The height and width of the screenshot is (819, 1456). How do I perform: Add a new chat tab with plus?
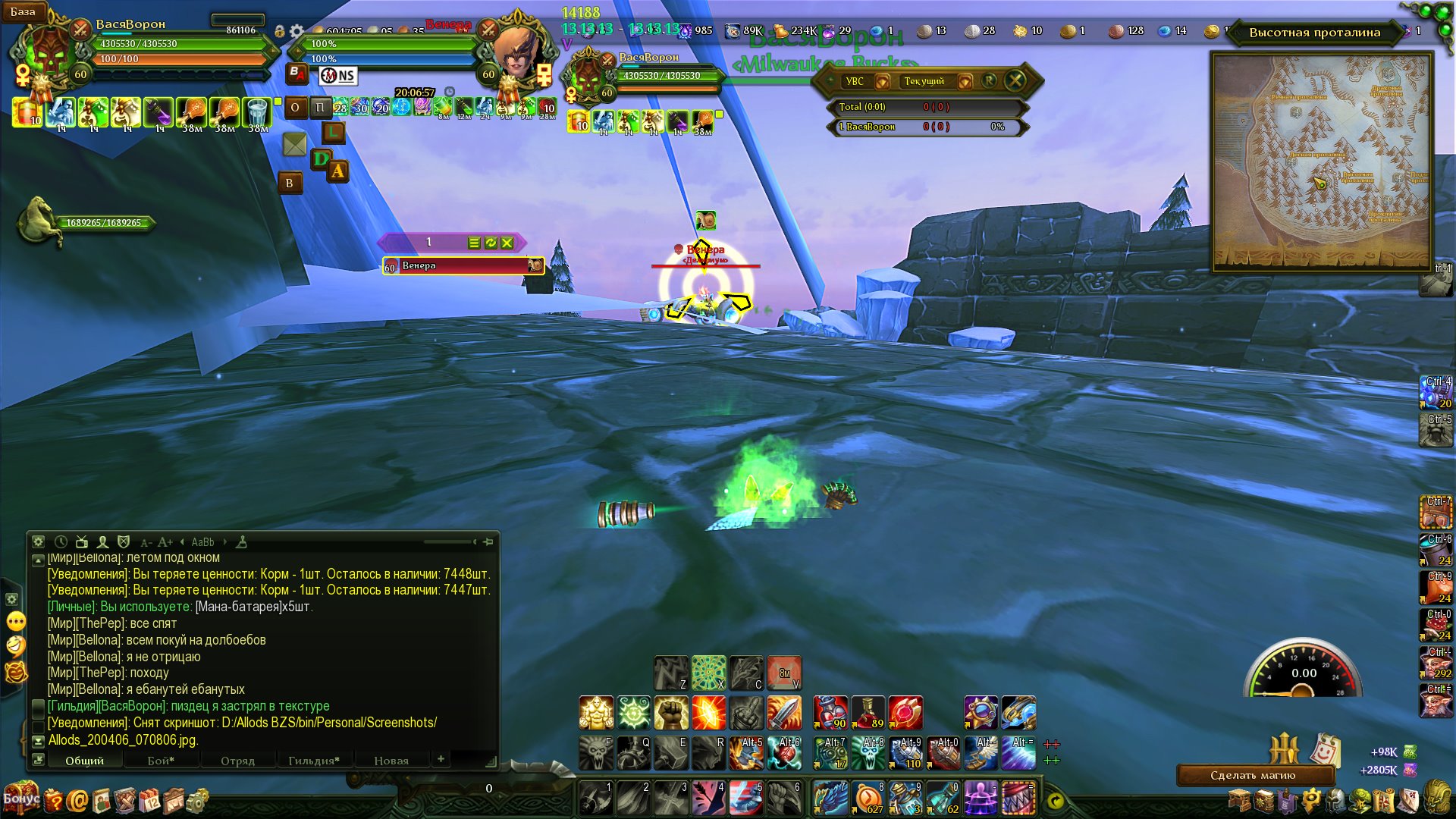click(441, 758)
